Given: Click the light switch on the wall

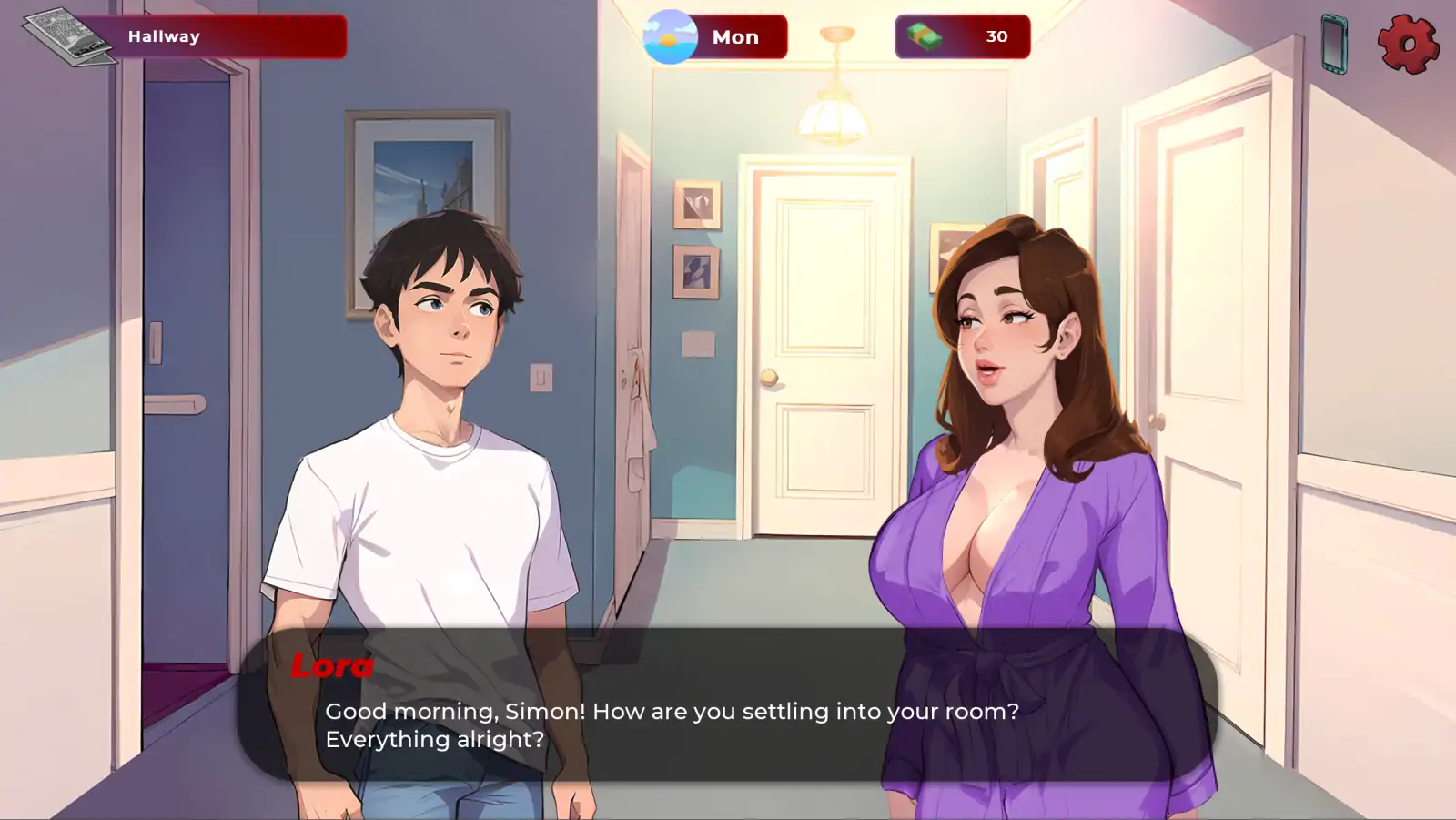Looking at the screenshot, I should coord(541,376).
